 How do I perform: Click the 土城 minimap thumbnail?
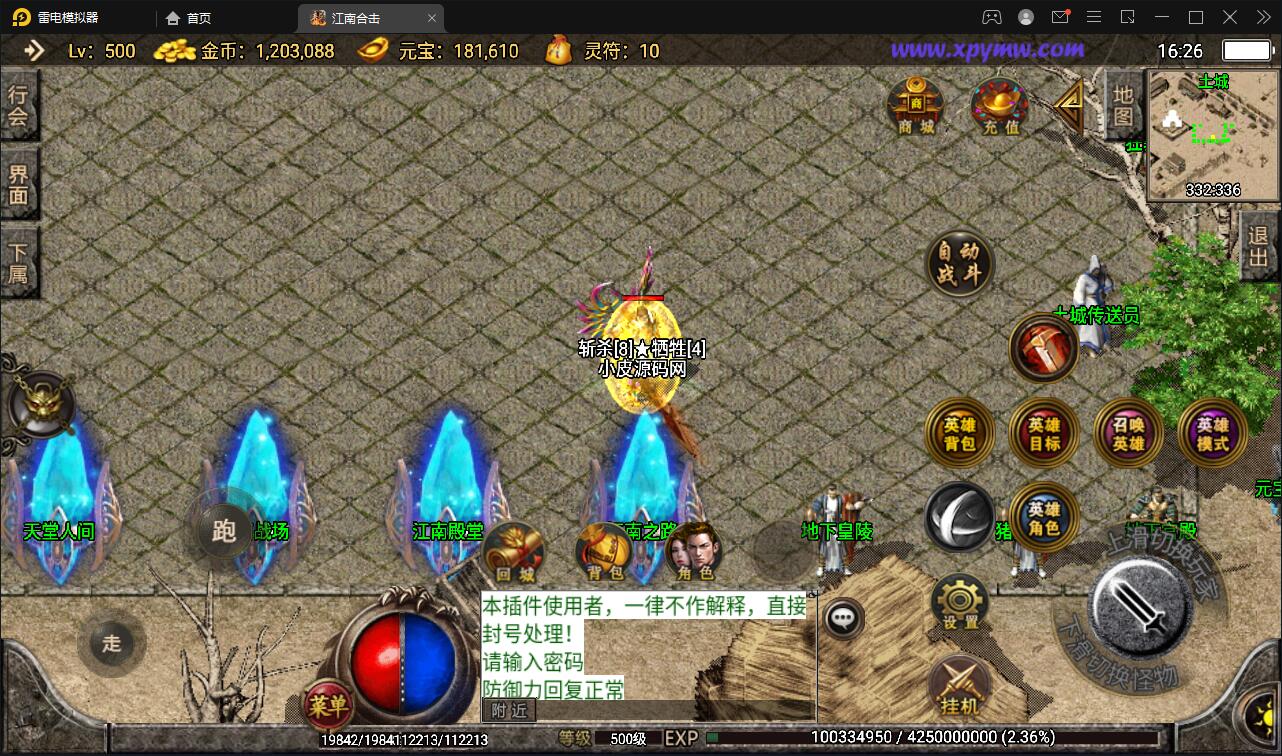pyautogui.click(x=1213, y=130)
